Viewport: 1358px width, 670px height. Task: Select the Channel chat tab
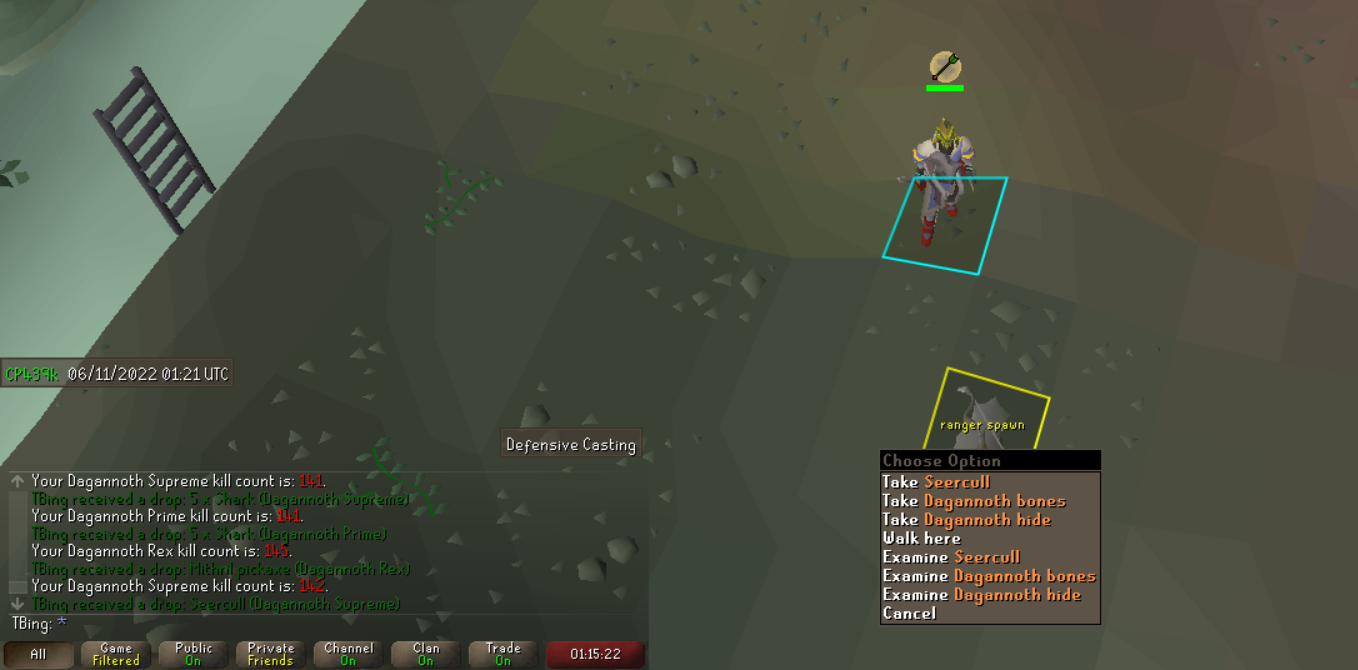348,655
